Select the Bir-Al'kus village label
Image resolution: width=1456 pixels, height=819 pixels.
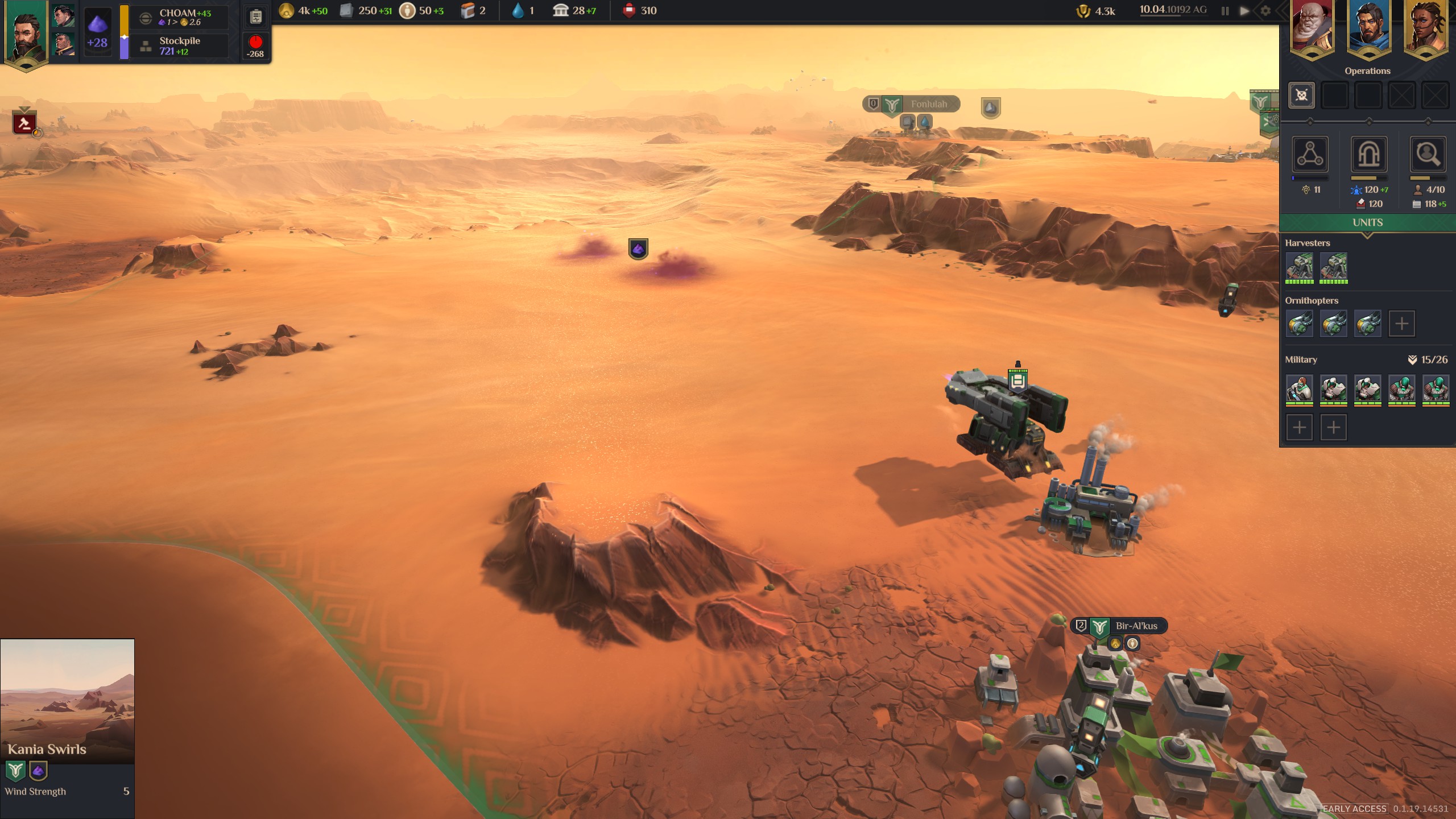[1135, 626]
